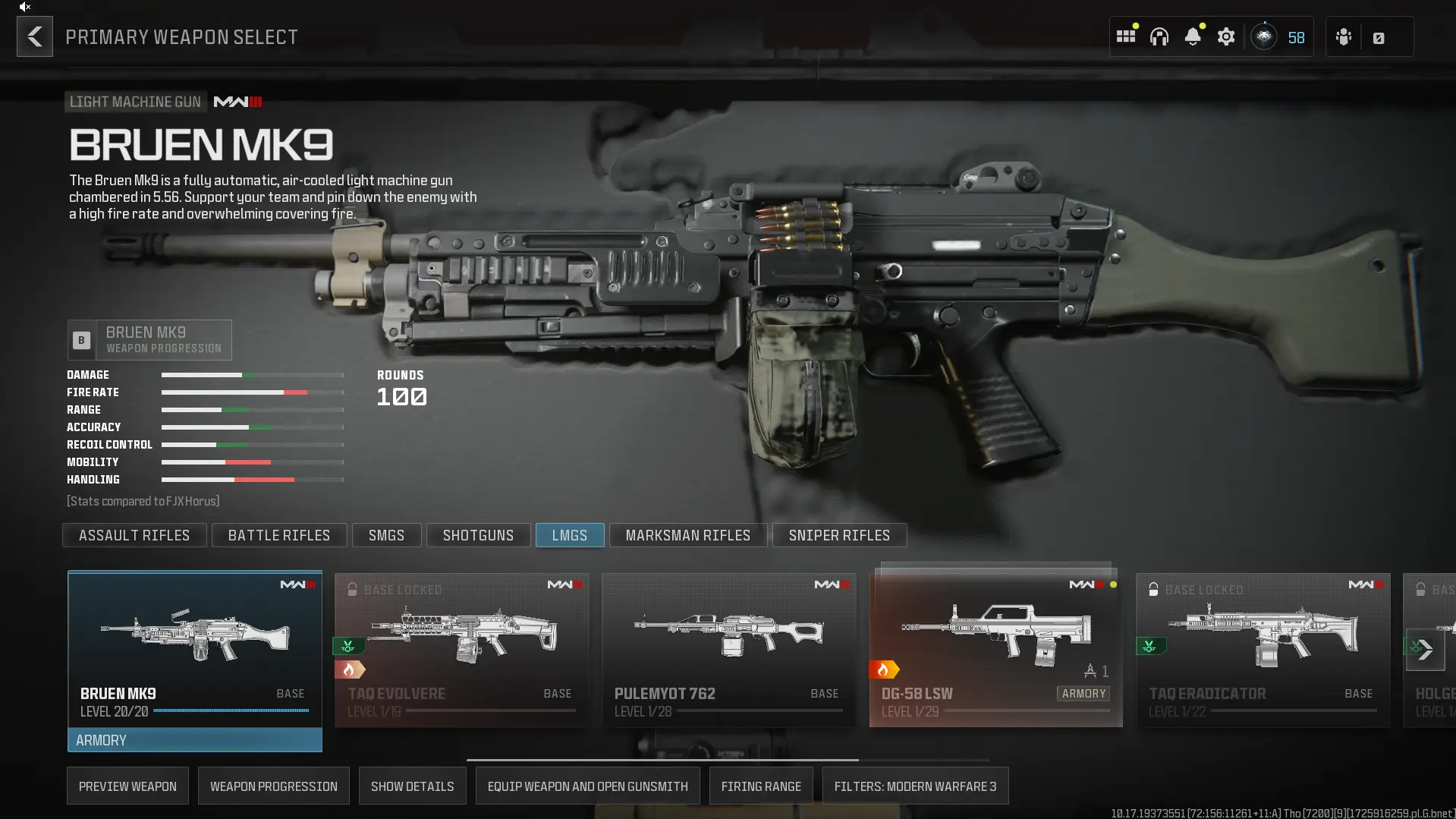This screenshot has width=1456, height=819.
Task: Click the Bruen MK9 level progress bar
Action: (x=230, y=710)
